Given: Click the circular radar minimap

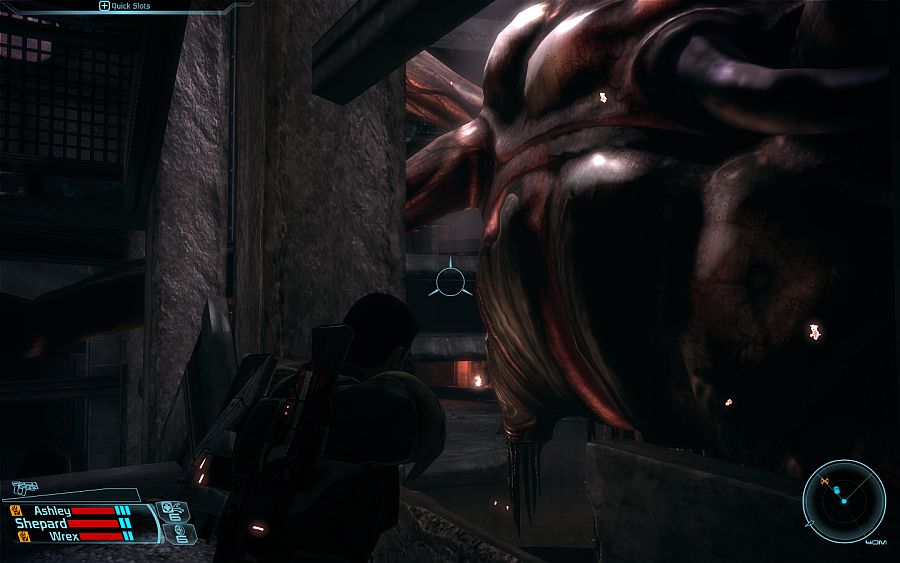Looking at the screenshot, I should coord(844,501).
